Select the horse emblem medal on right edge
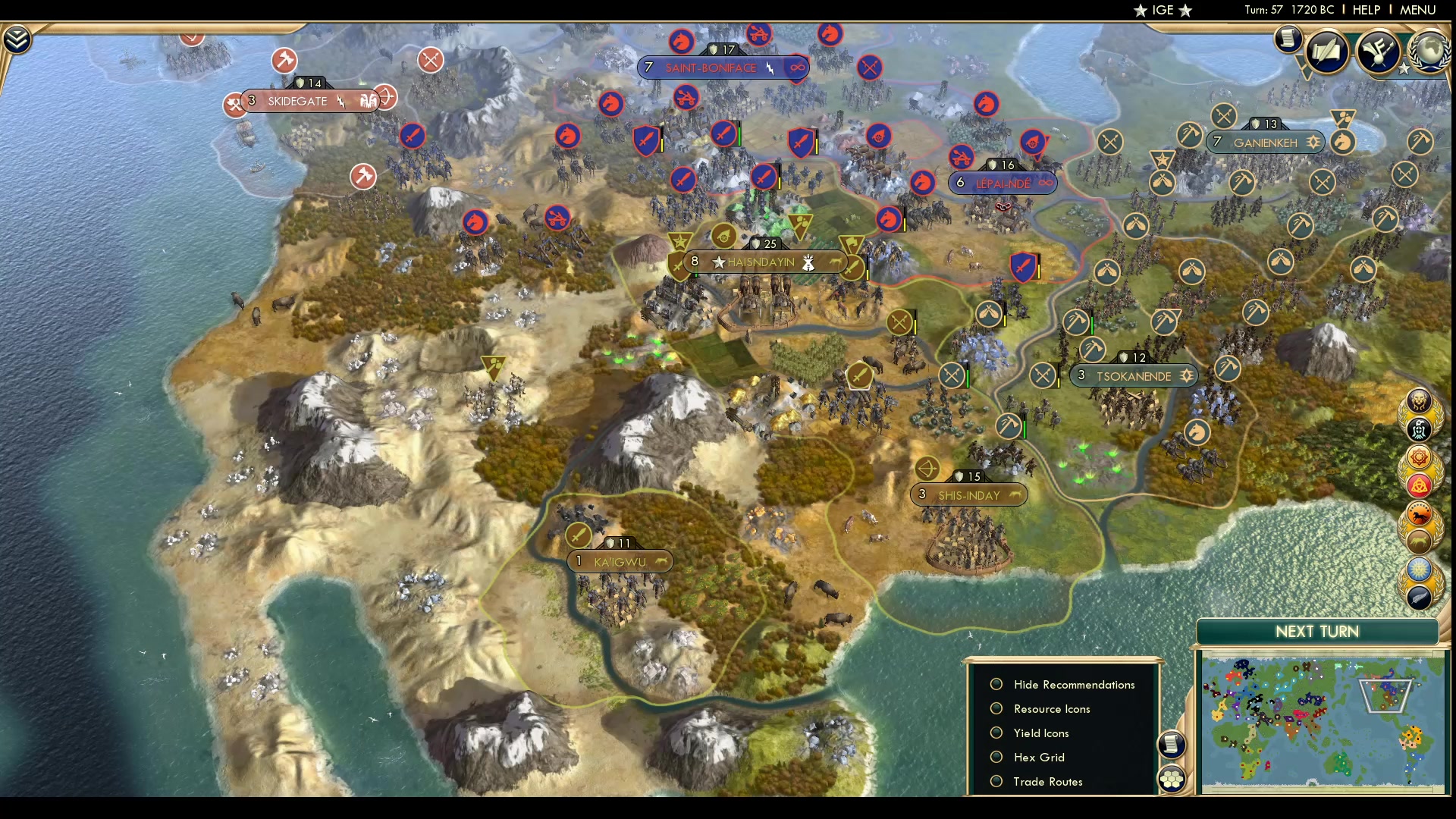The image size is (1456, 819). [1419, 513]
